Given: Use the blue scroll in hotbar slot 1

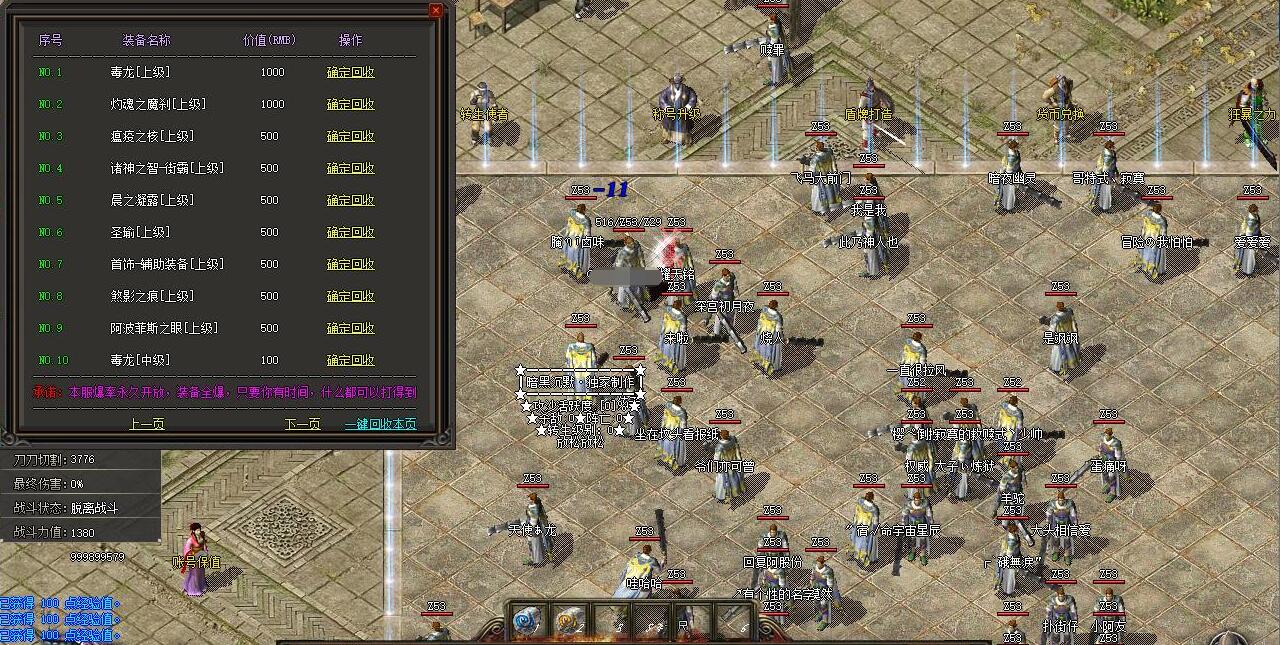Looking at the screenshot, I should pyautogui.click(x=528, y=621).
